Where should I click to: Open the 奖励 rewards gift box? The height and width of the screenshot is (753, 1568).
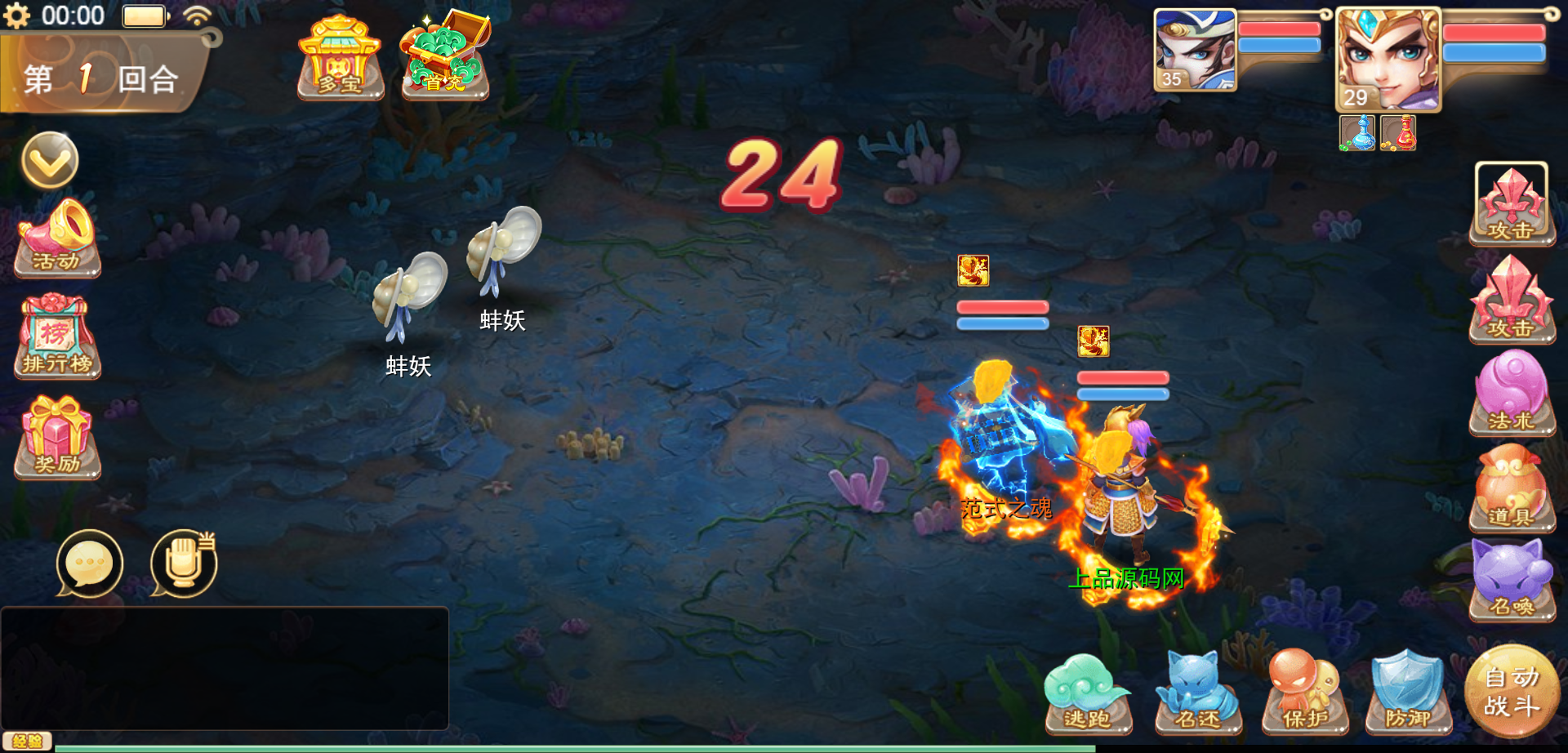[x=57, y=438]
